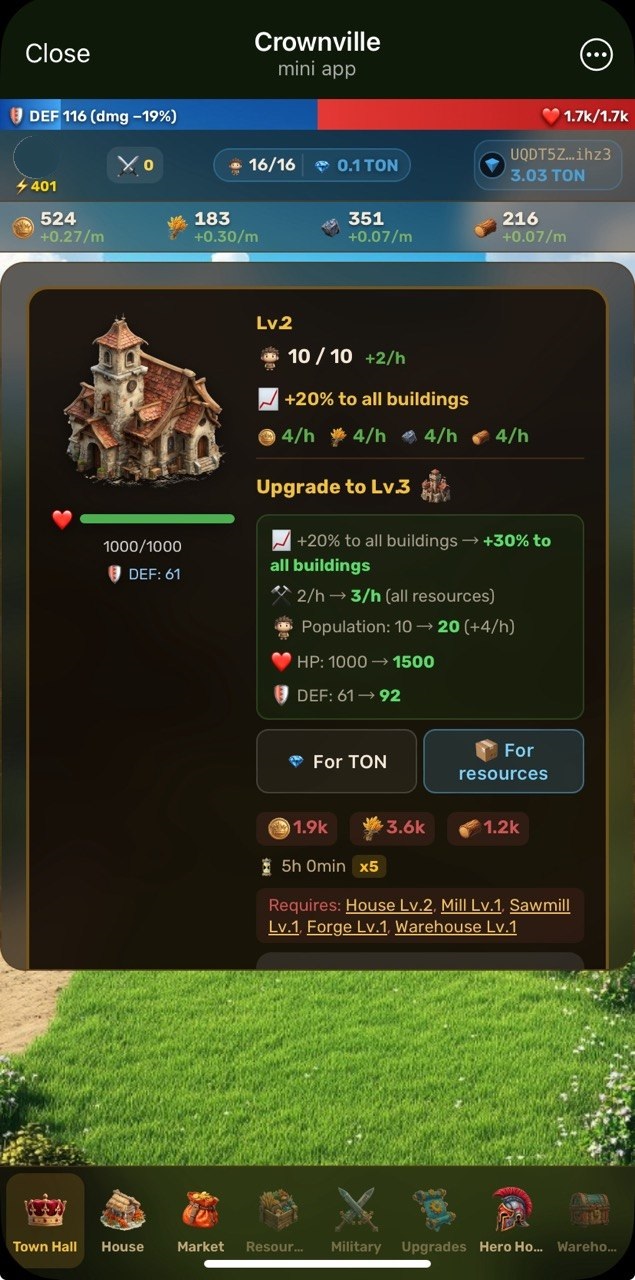
Task: Tap the population and 0.1 TON pill
Action: point(312,165)
